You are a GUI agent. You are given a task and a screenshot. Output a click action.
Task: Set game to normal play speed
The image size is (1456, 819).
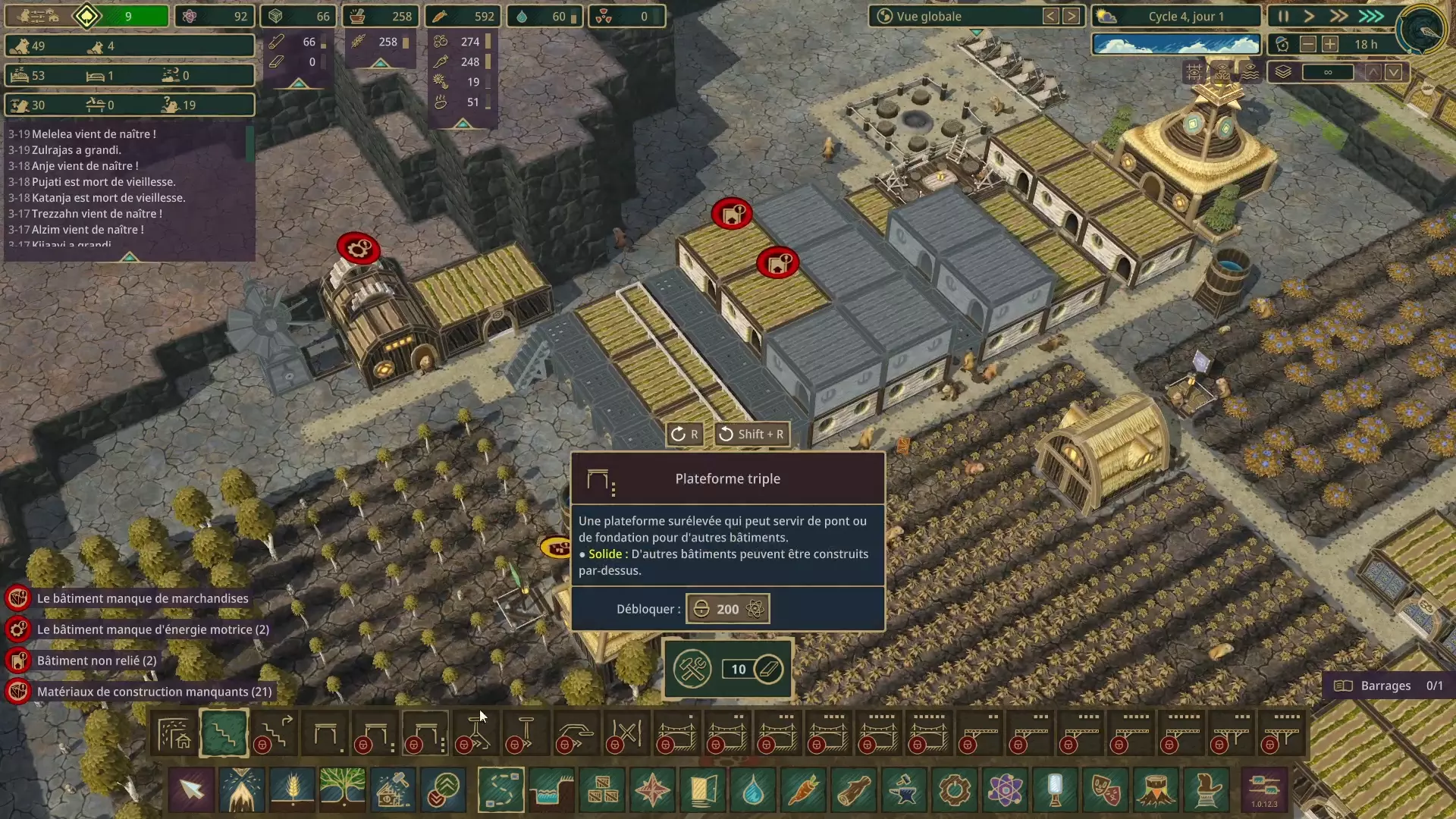(x=1310, y=16)
